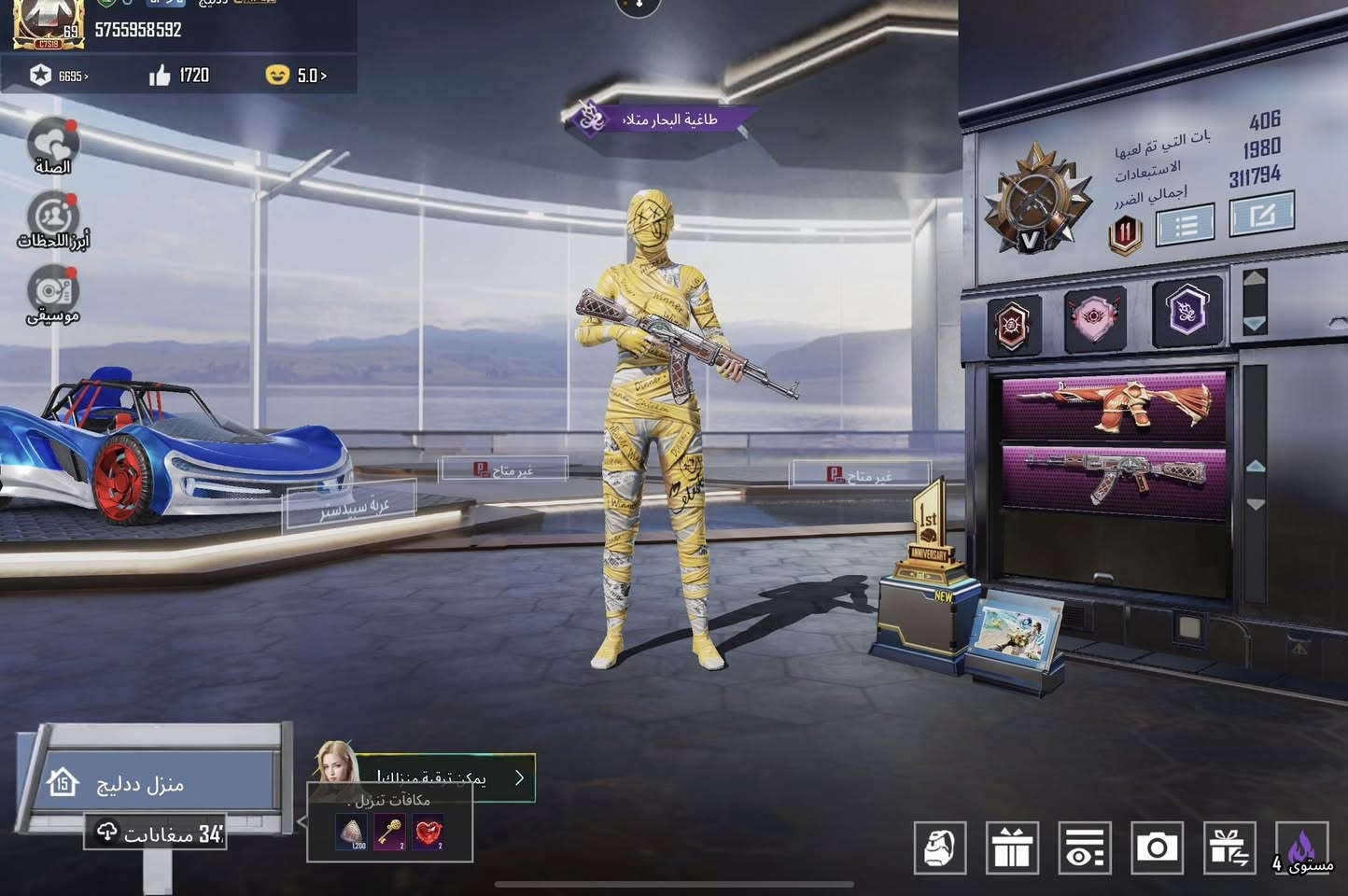Tap the camera screenshot button
Image resolution: width=1348 pixels, height=896 pixels.
pyautogui.click(x=1157, y=848)
